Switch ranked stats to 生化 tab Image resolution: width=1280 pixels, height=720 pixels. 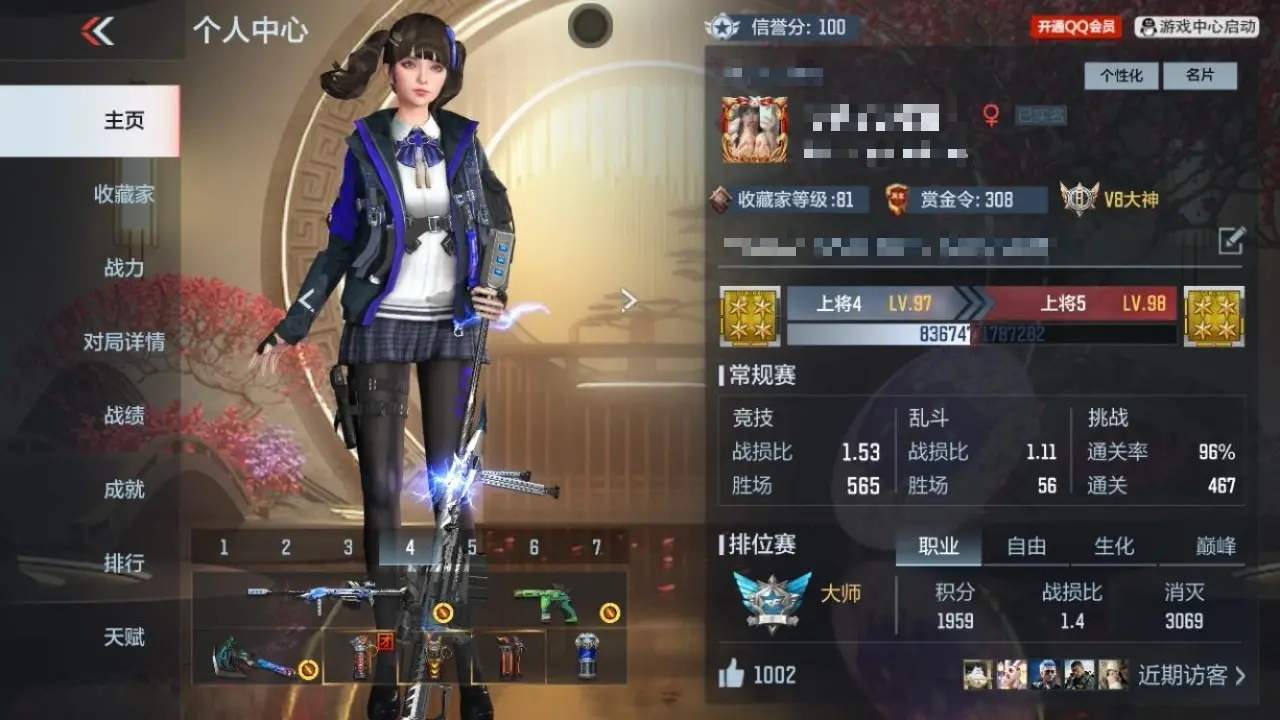coord(1114,546)
